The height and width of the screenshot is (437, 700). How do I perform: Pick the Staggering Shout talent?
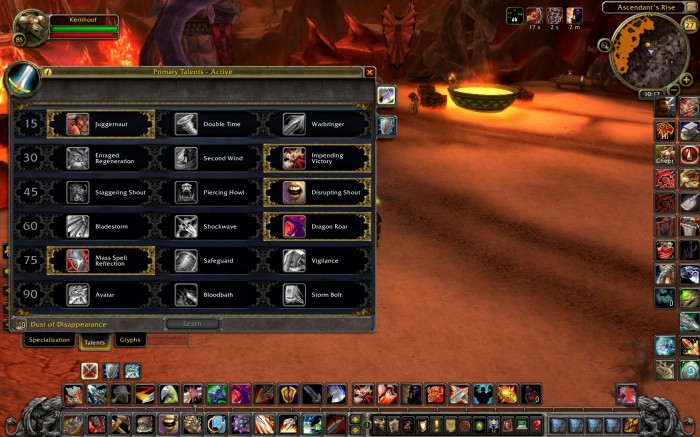[100, 192]
